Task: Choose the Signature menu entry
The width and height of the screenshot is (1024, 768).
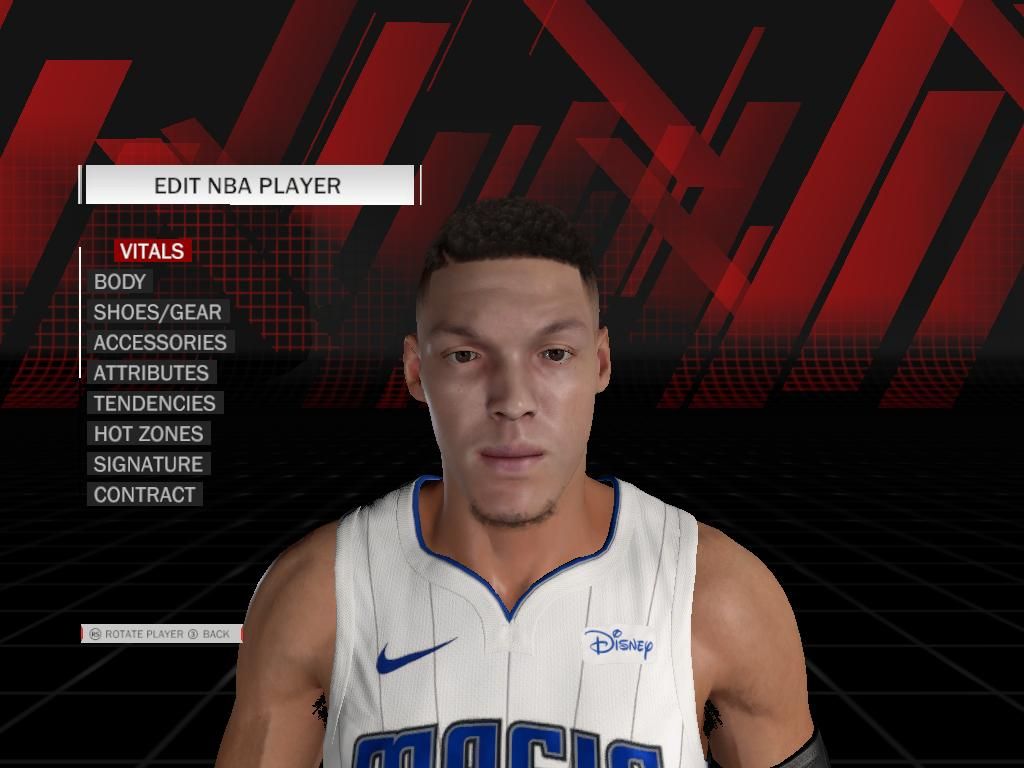Action: point(148,464)
